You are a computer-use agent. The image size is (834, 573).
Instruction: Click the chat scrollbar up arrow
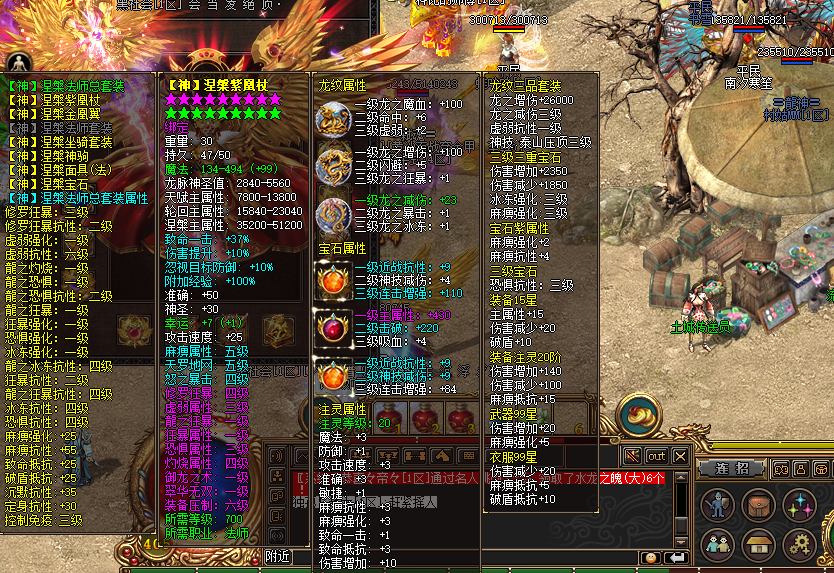point(682,474)
